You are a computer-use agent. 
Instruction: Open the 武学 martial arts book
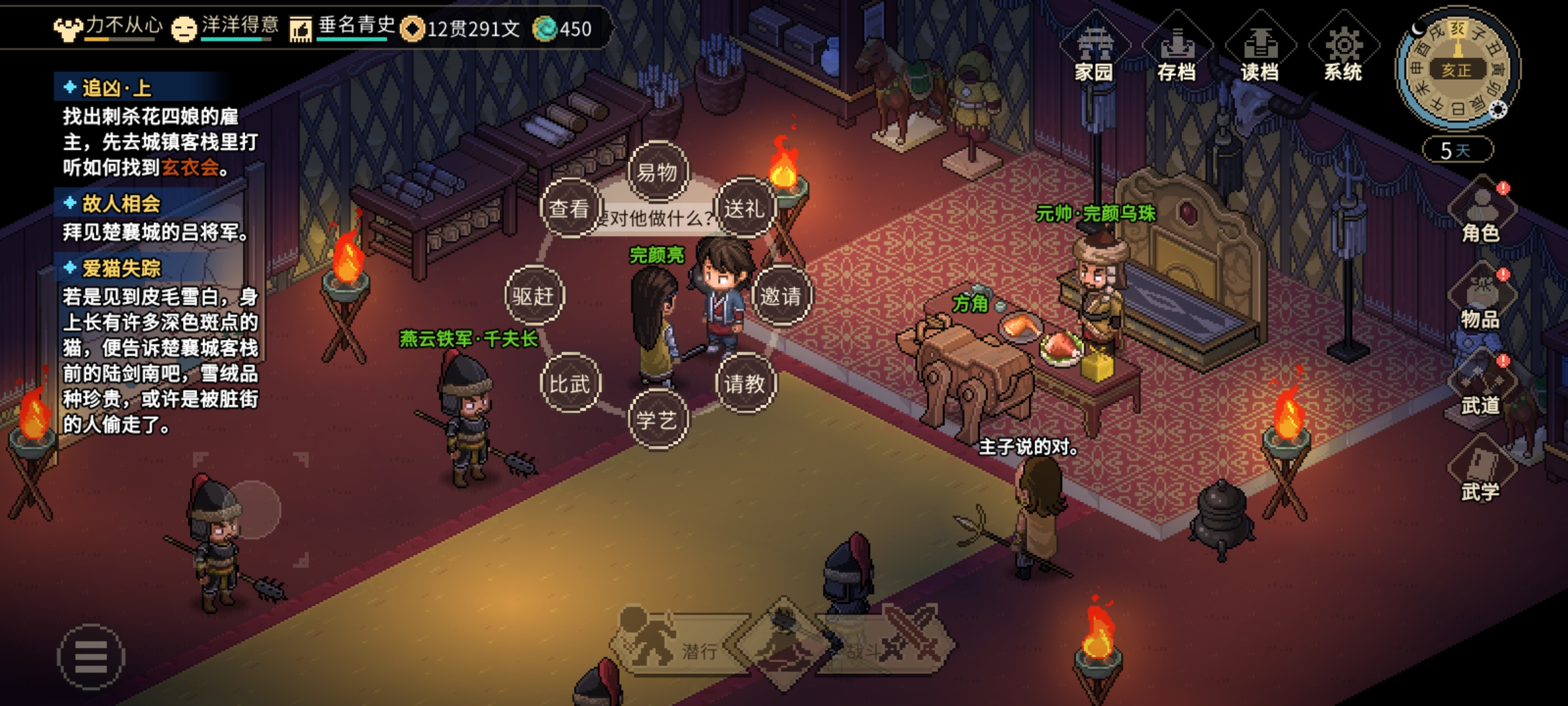coord(1480,472)
